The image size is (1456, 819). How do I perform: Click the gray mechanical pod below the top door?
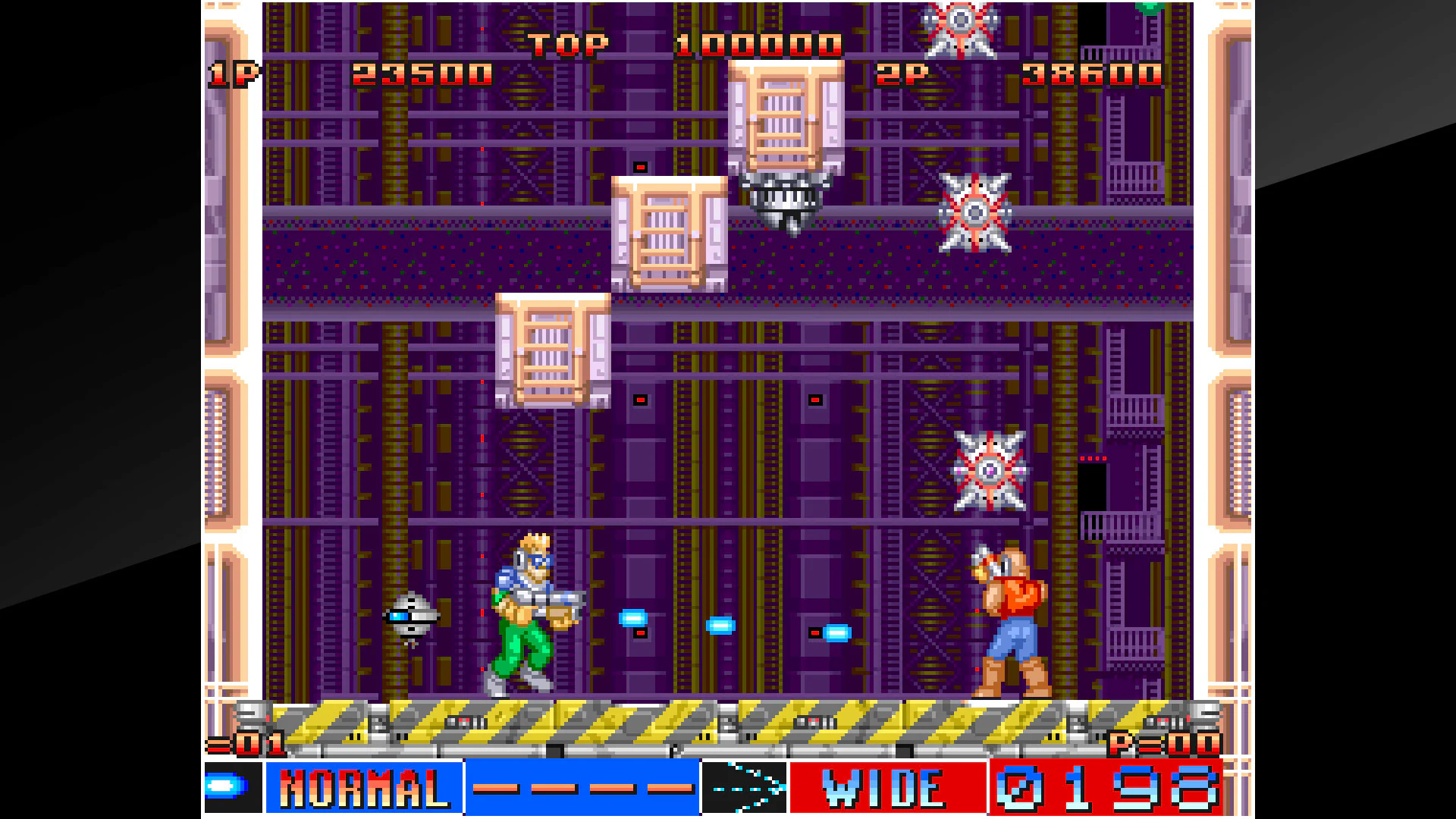789,199
